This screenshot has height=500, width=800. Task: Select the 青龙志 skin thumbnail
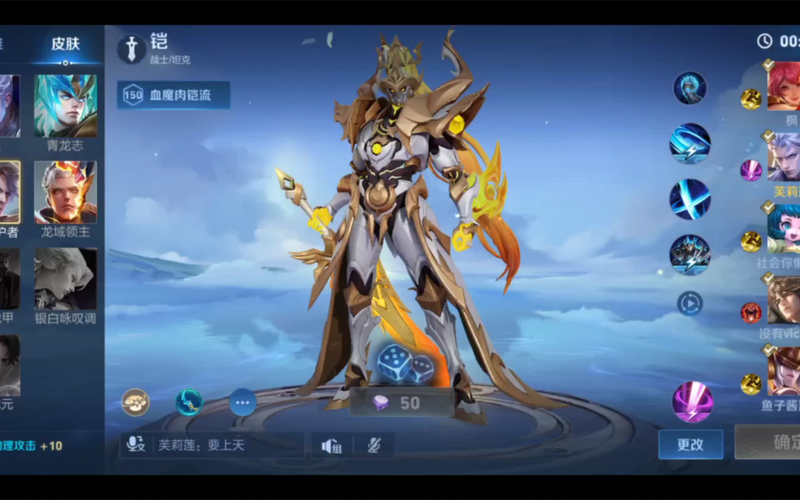pyautogui.click(x=66, y=107)
